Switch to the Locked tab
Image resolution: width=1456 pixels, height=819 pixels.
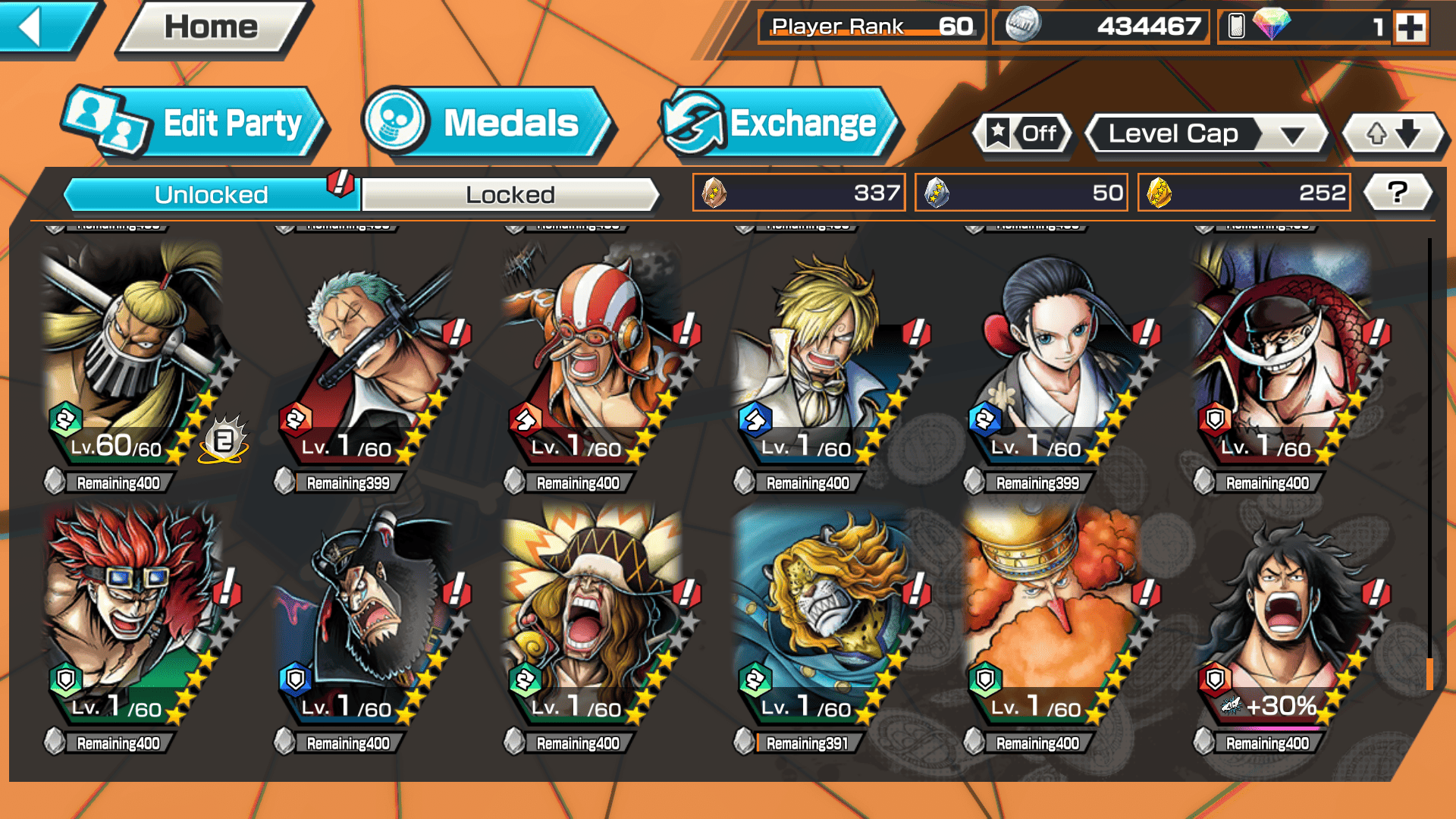510,195
